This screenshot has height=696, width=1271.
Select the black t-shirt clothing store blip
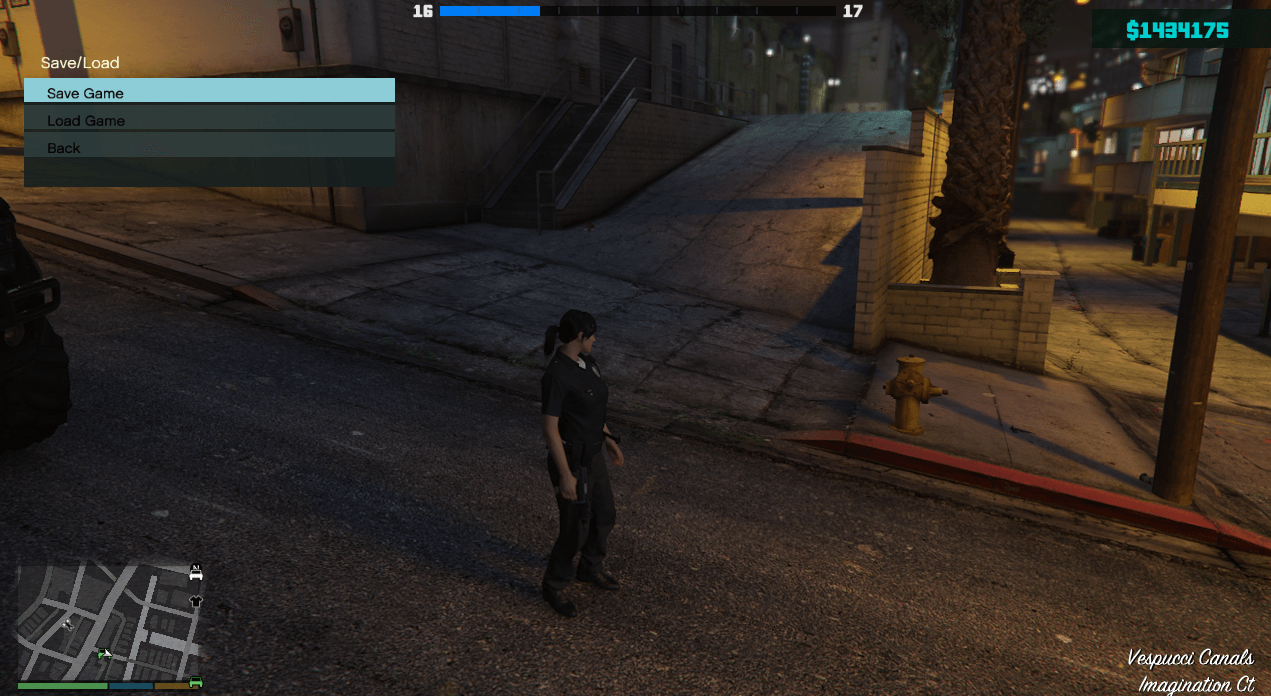(x=196, y=601)
